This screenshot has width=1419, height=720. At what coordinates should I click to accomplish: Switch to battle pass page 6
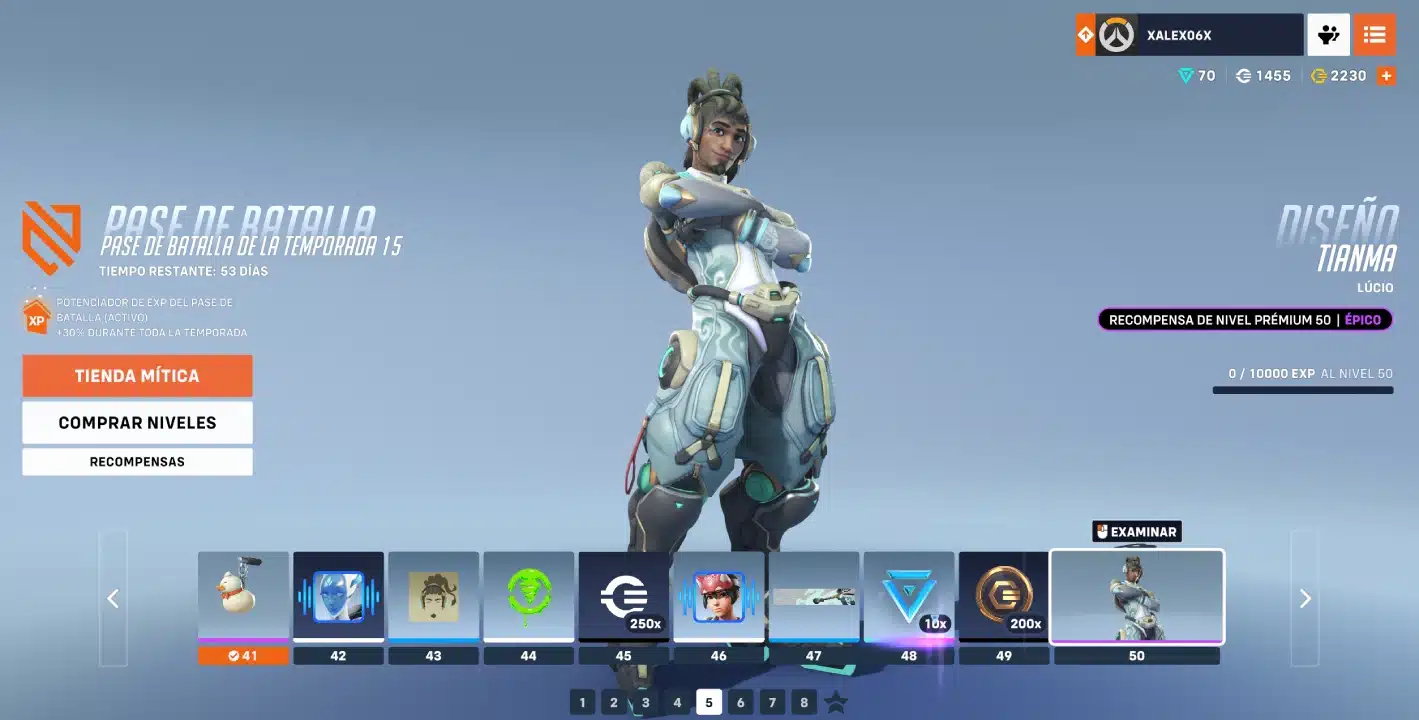point(740,702)
